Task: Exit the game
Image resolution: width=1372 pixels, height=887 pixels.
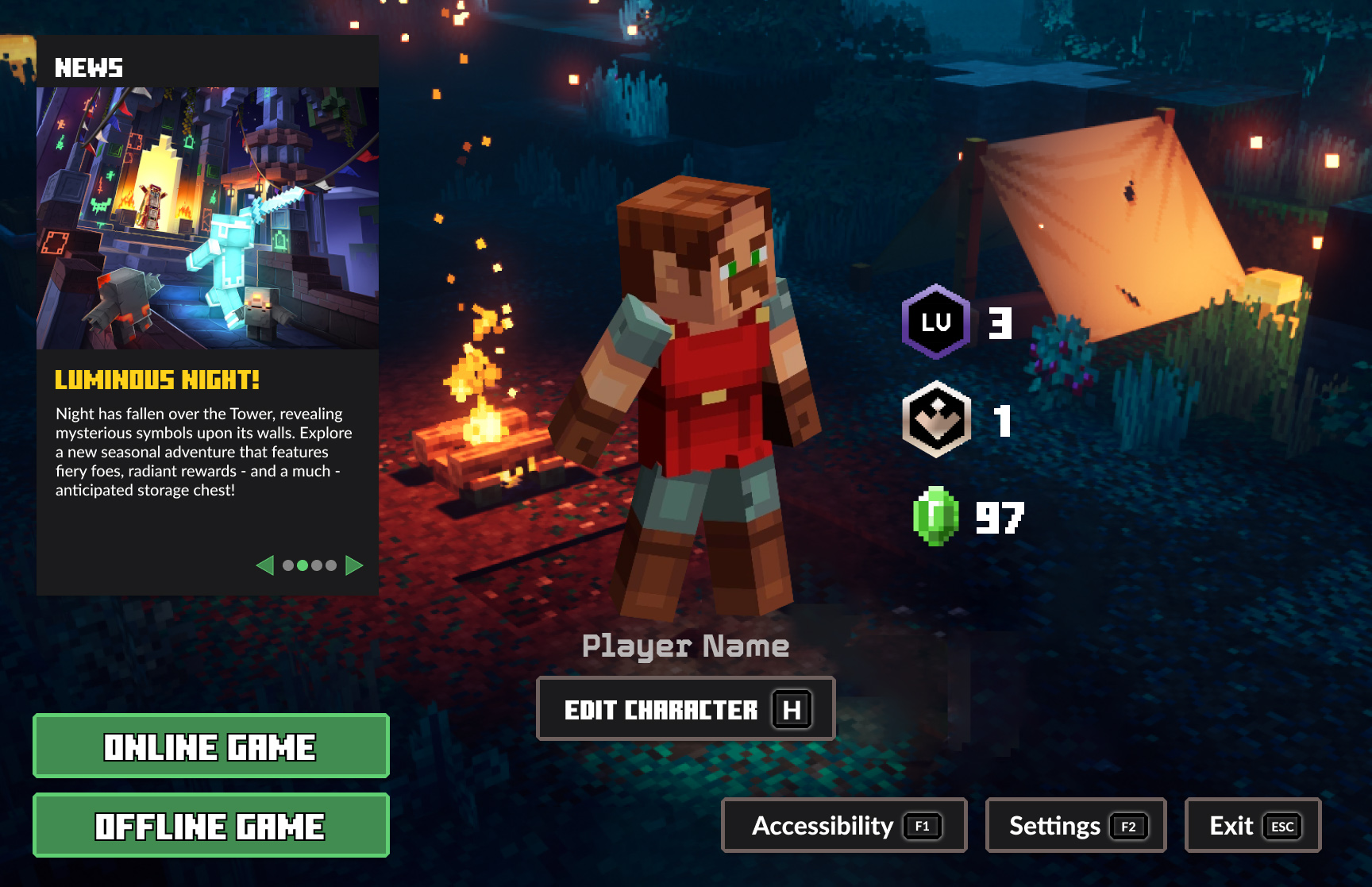Action: 1252,825
